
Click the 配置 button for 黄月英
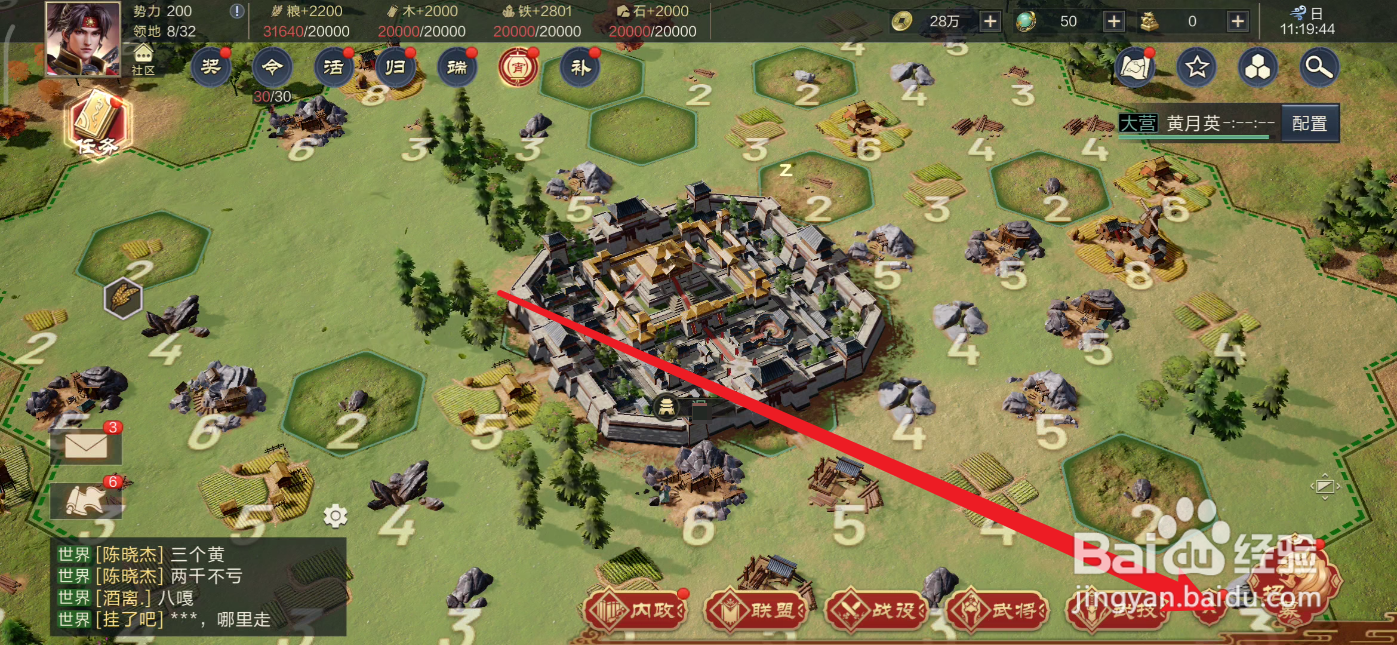click(1309, 124)
